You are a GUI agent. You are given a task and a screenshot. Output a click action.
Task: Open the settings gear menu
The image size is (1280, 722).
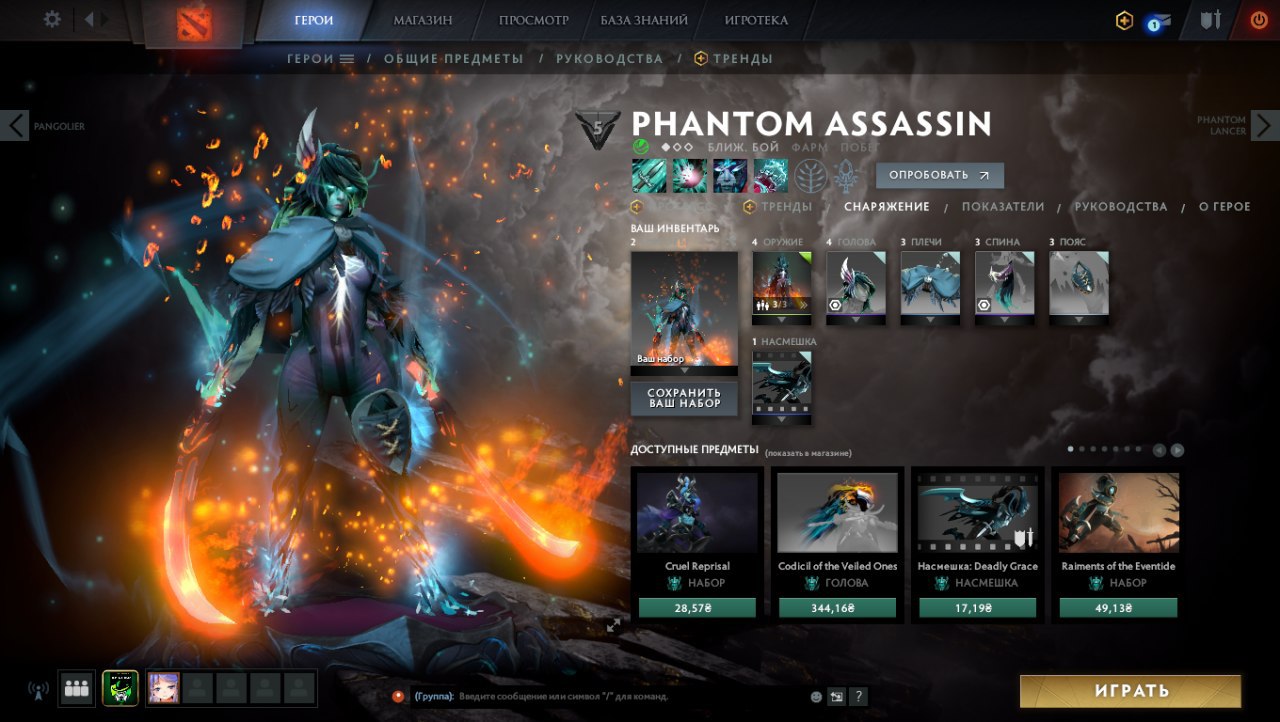[52, 20]
